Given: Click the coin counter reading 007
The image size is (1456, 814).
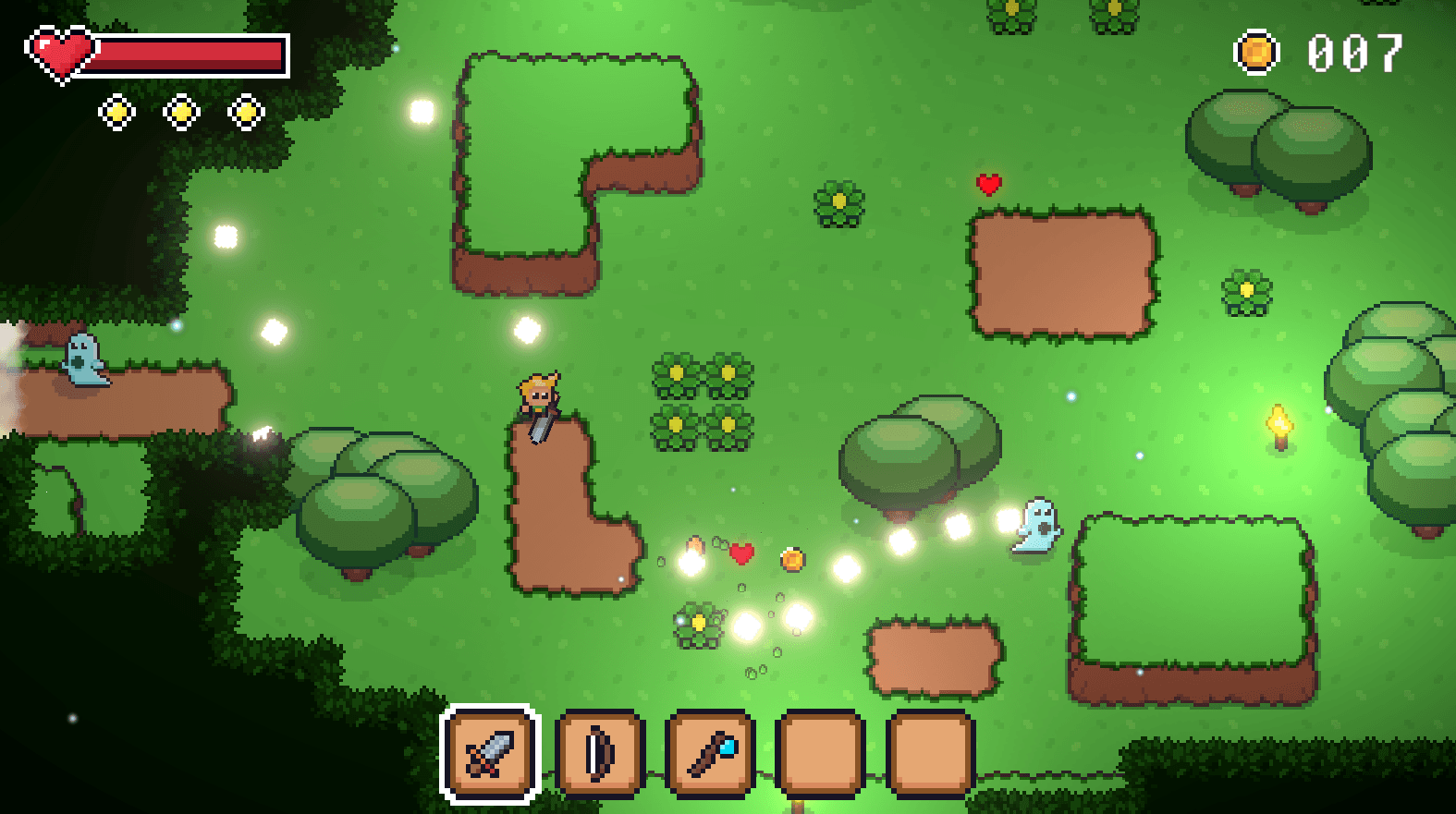Looking at the screenshot, I should pyautogui.click(x=1353, y=53).
